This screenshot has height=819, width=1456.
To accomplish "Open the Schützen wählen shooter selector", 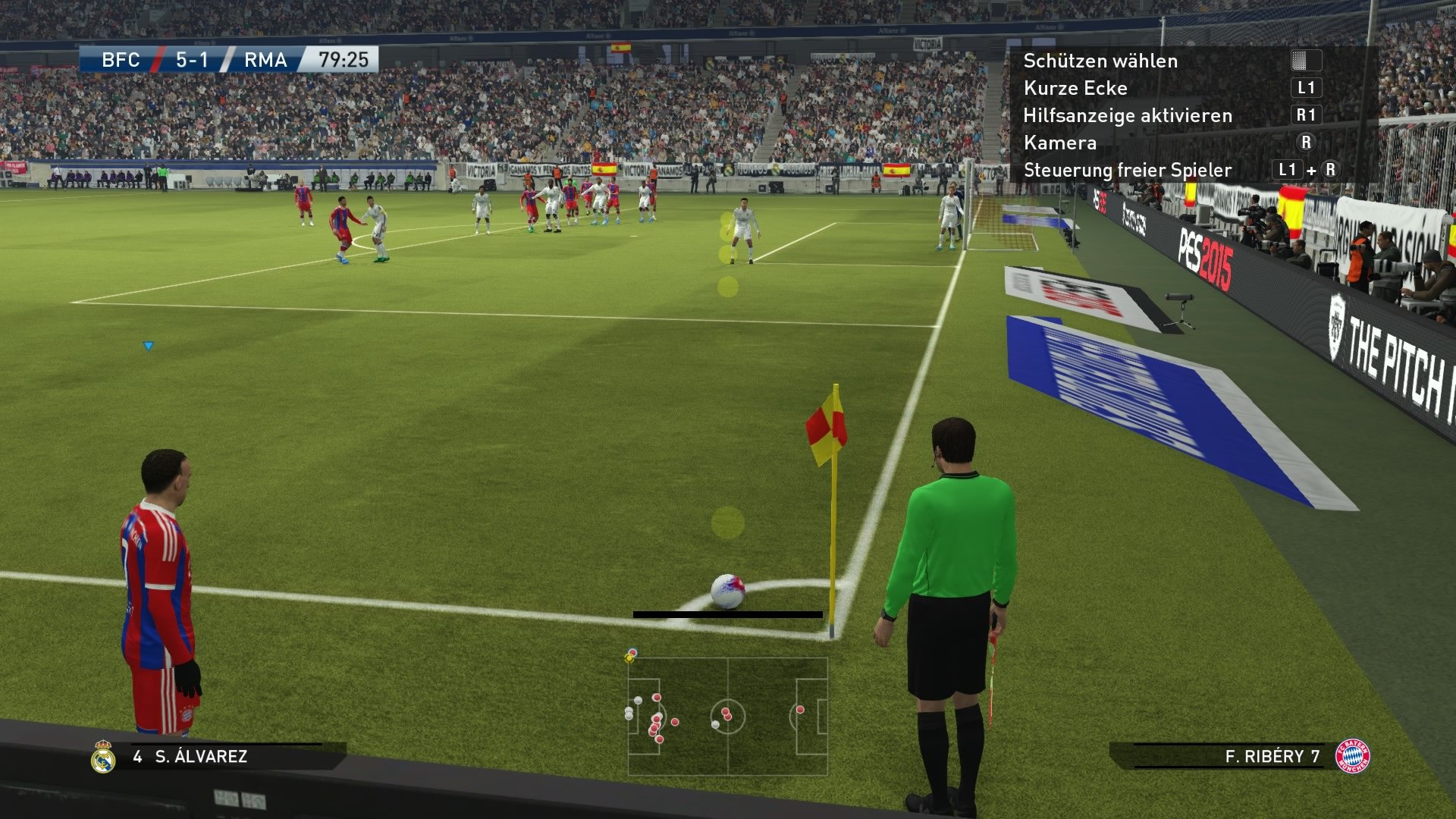I will (x=1100, y=61).
